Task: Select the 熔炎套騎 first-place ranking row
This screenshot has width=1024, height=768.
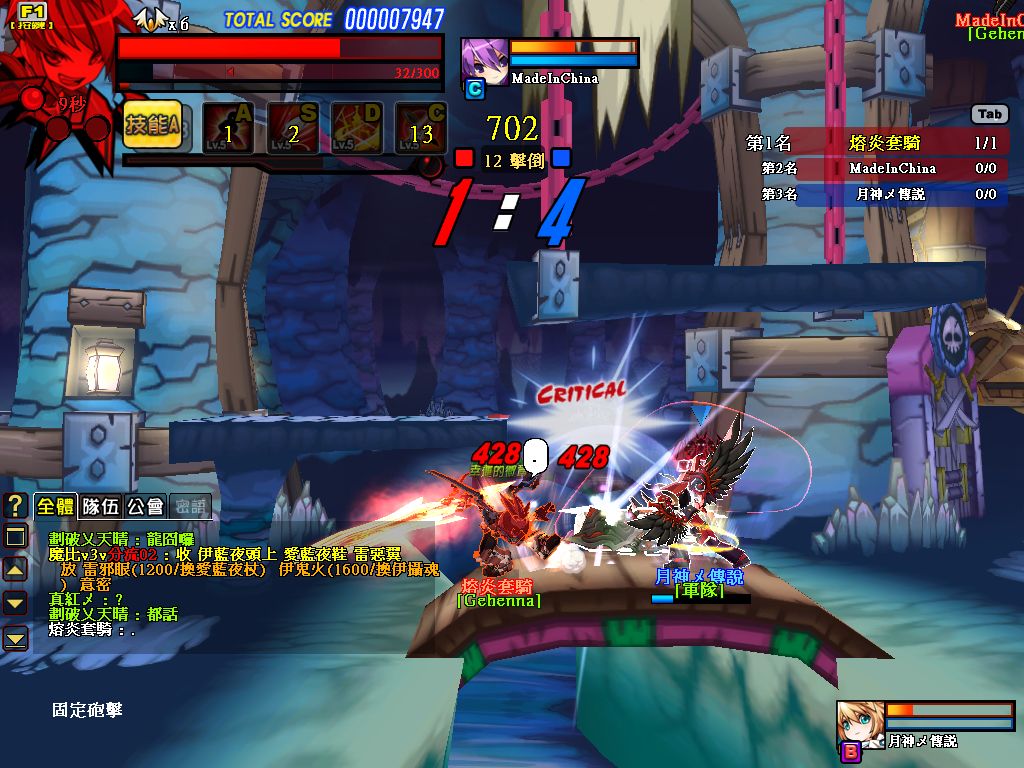Action: point(875,144)
